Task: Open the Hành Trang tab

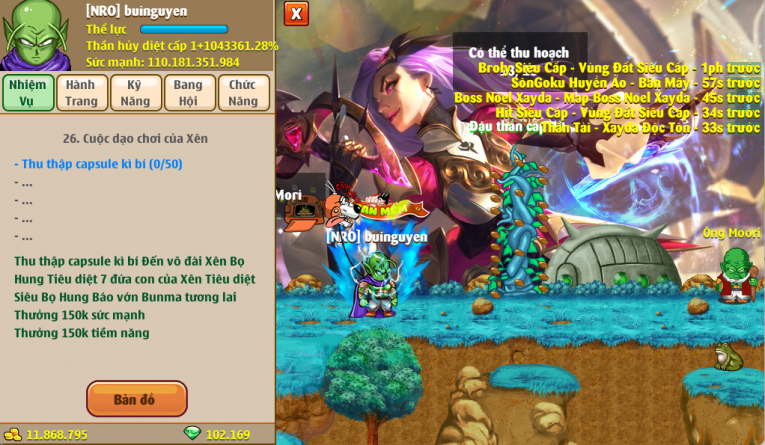Action: point(82,92)
